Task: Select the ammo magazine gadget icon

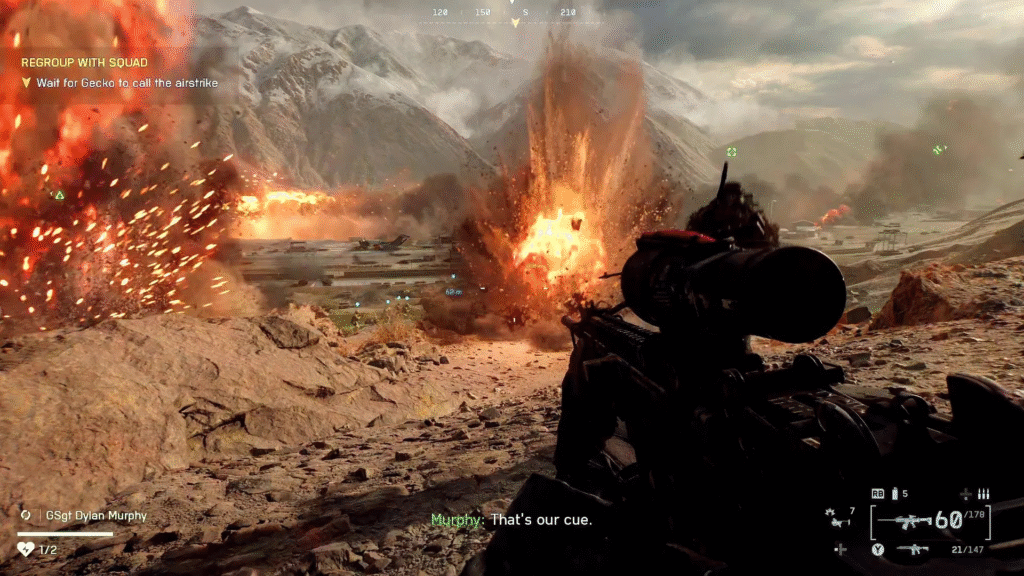Action: pos(894,493)
